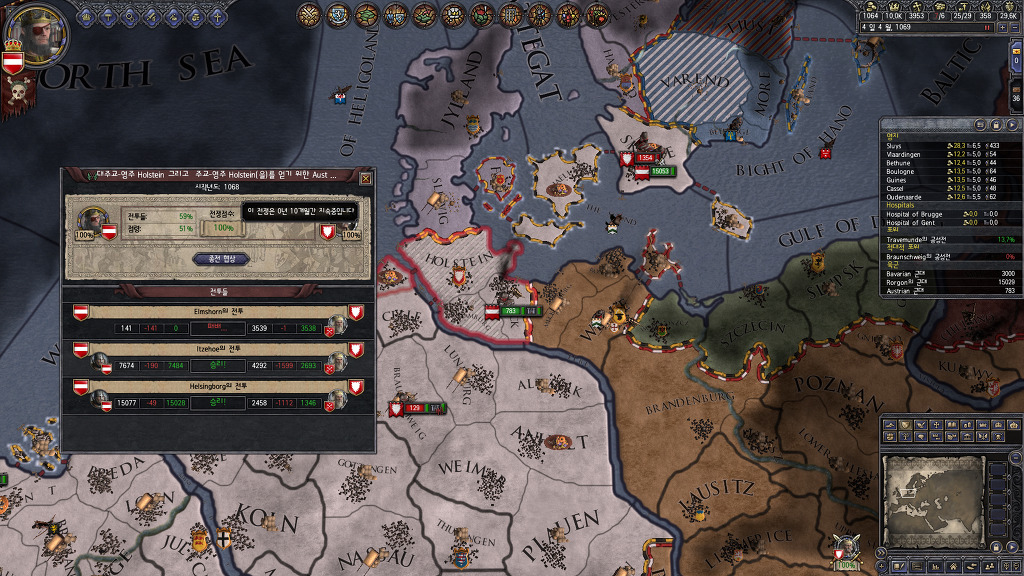The width and height of the screenshot is (1024, 576).
Task: Close the Holstein war overview window
Action: coord(365,178)
